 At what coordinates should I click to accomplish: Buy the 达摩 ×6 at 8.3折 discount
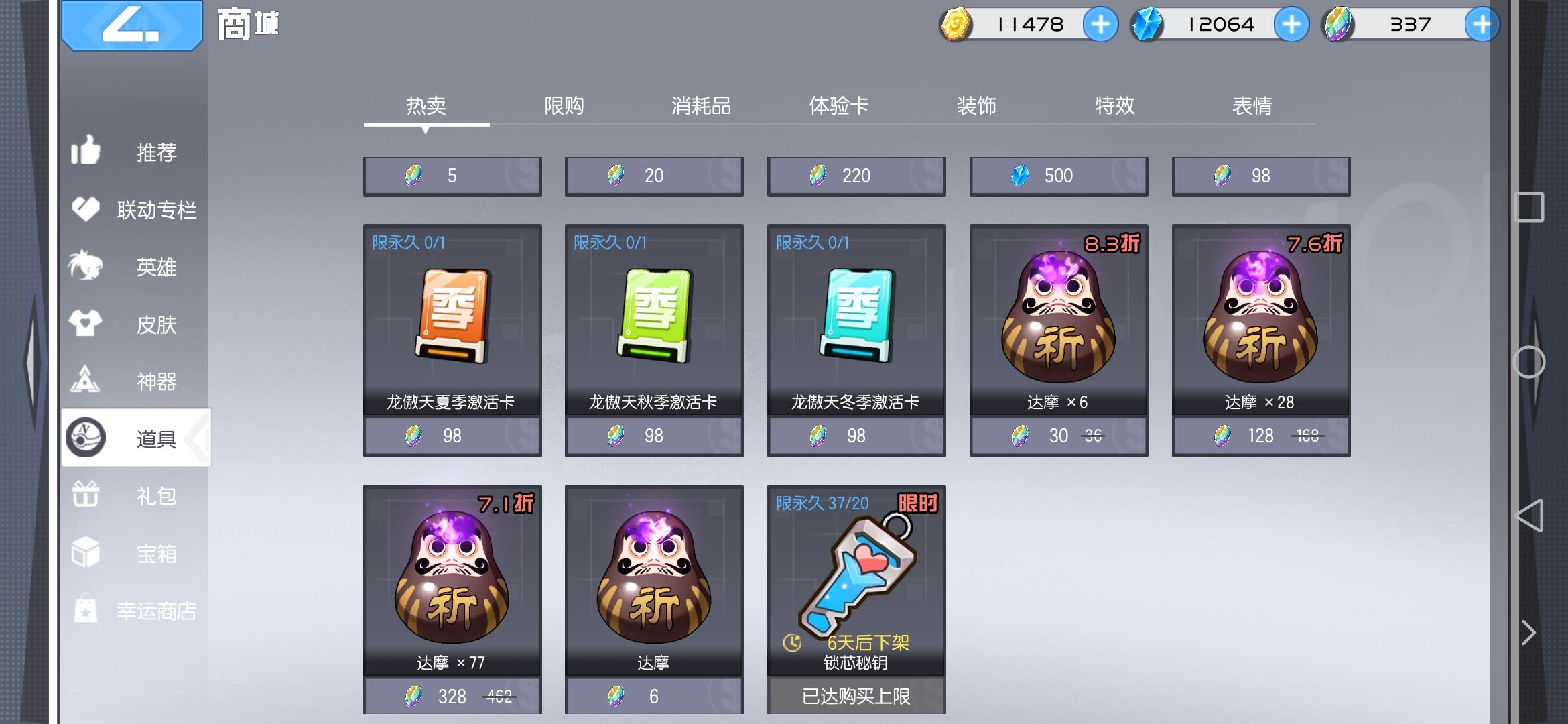(1059, 339)
